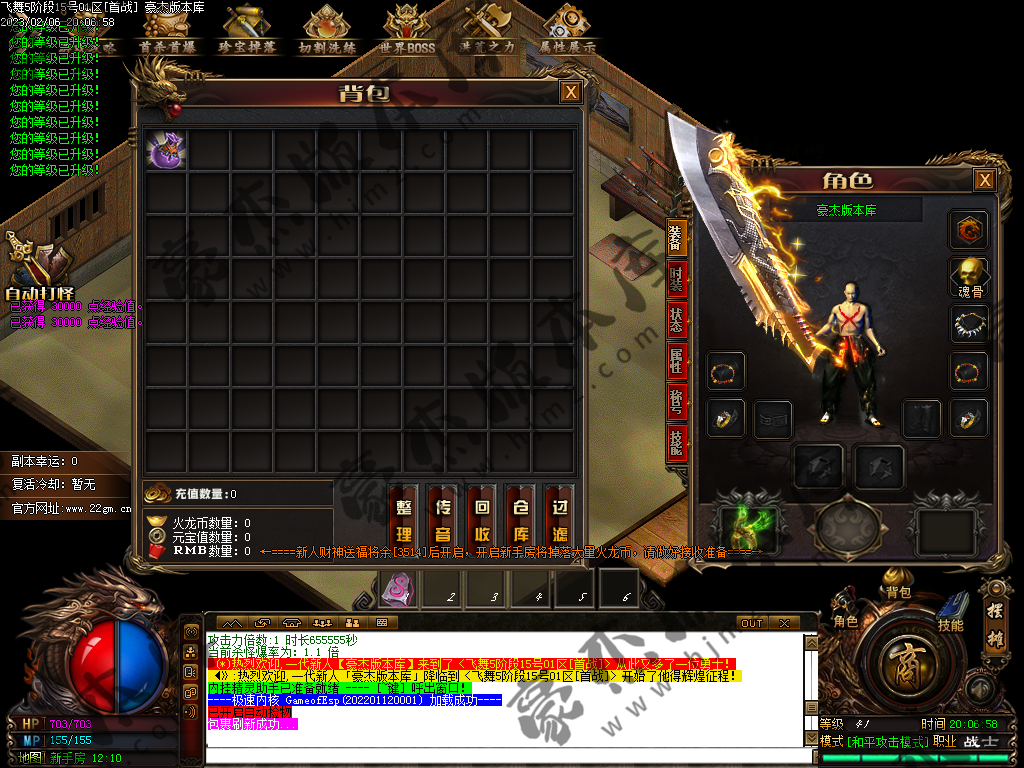
Task: Select the fang necklace equipment slot
Action: 968,324
